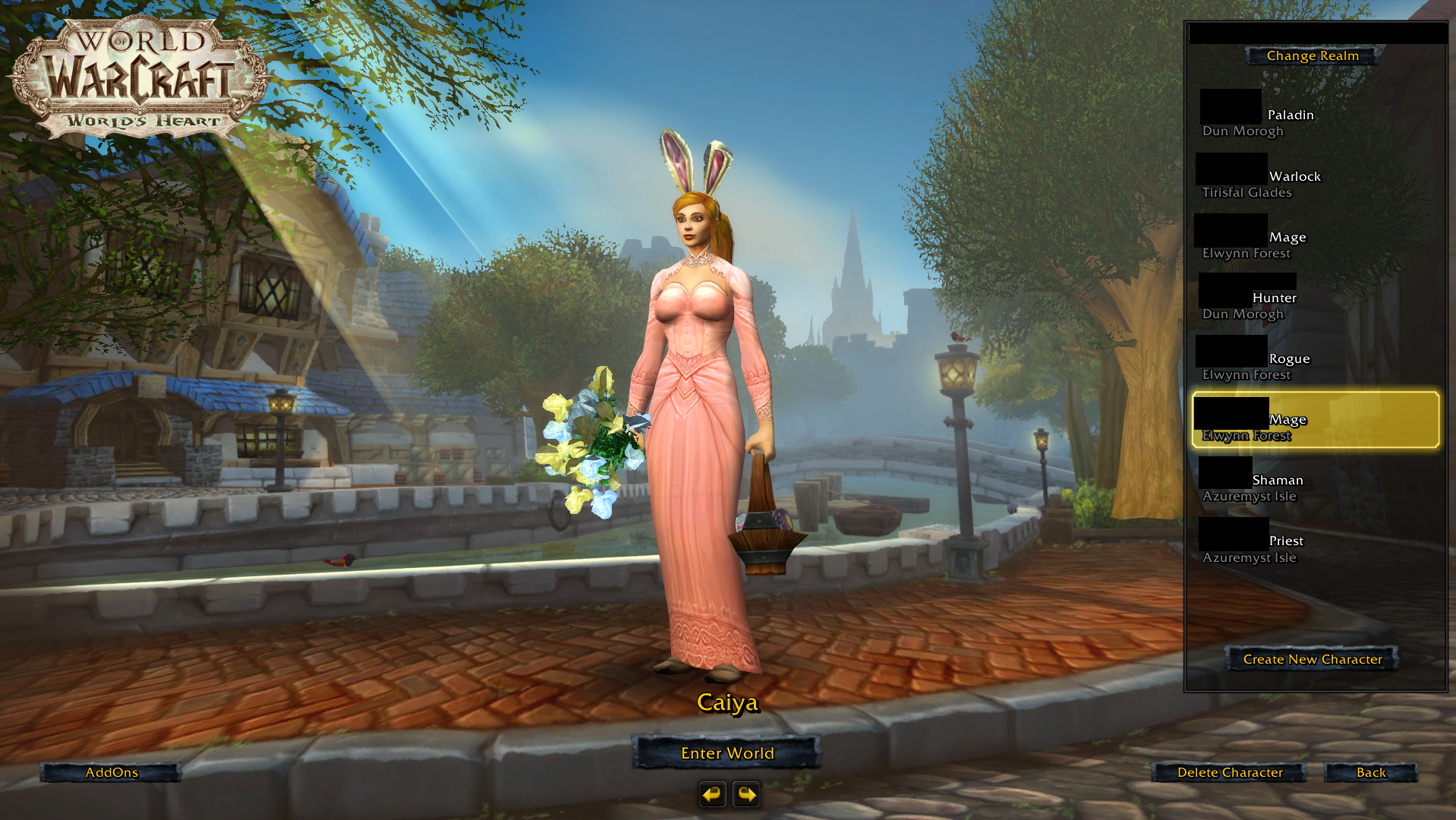Open the AddOns menu
Screen dimensions: 1456x820
[x=111, y=772]
